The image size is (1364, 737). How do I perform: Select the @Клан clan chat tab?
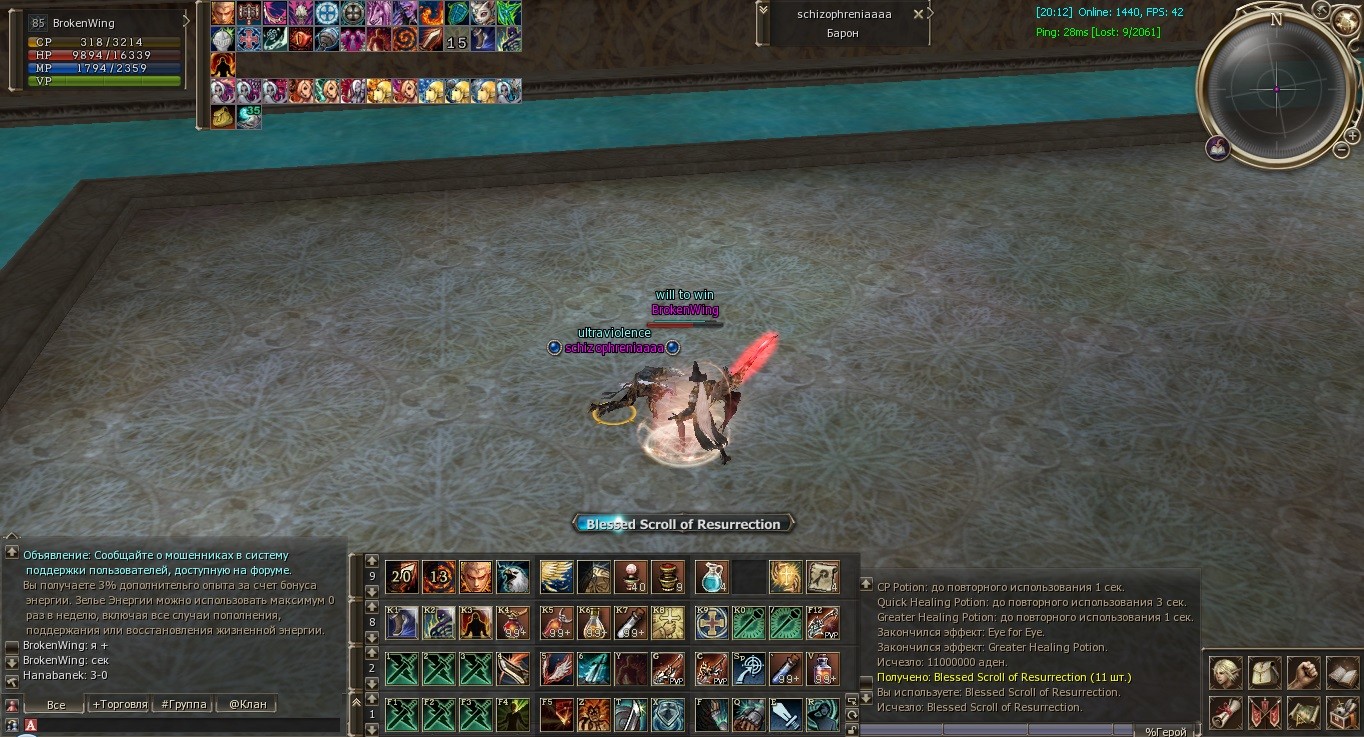tap(247, 704)
